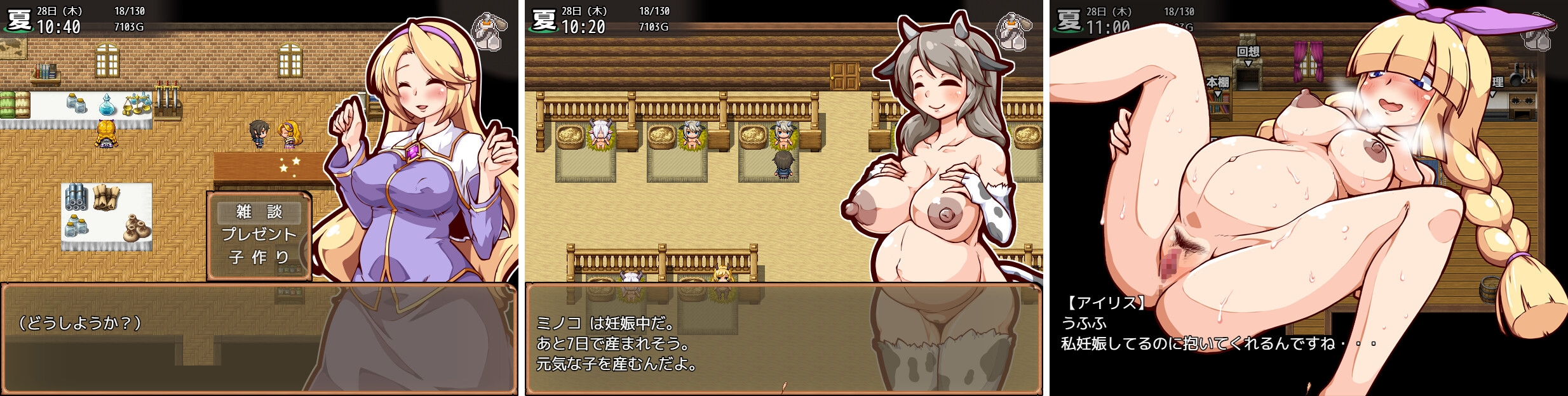This screenshot has height=396, width=1568.
Task: Pick the 子作り menu entry
Action: (x=259, y=257)
